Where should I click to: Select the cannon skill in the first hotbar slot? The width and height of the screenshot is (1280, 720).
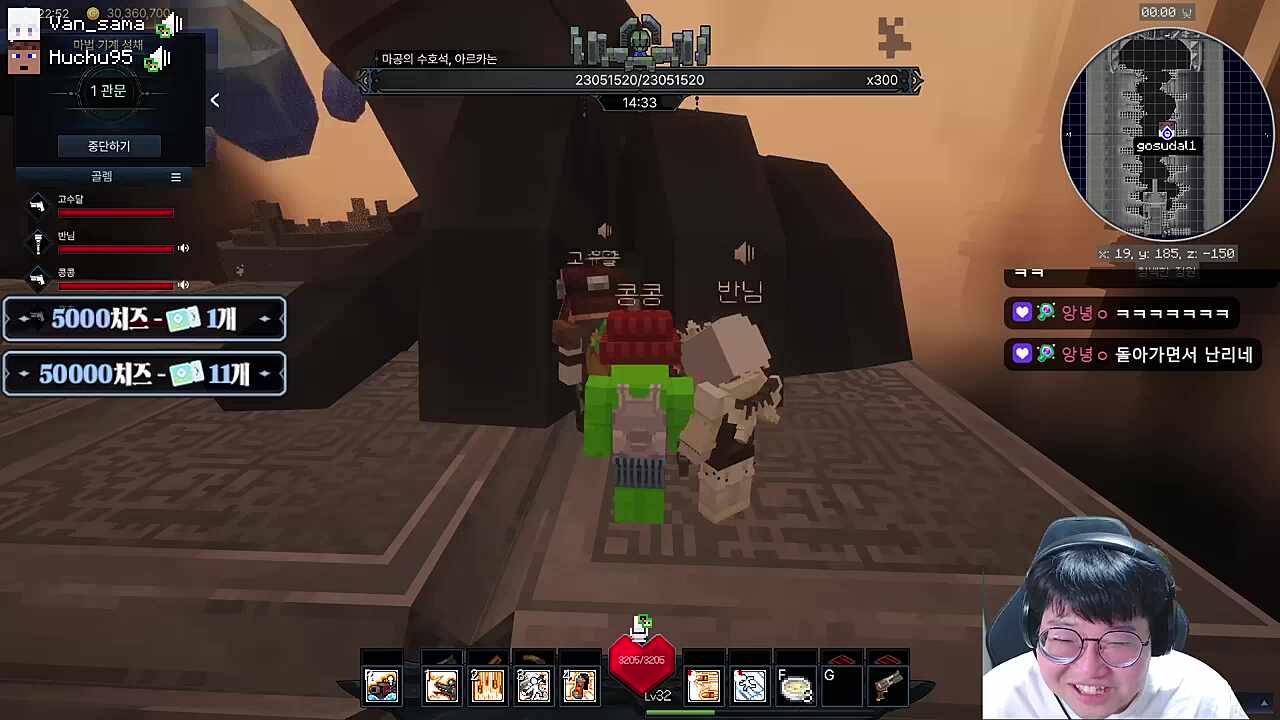pyautogui.click(x=381, y=685)
